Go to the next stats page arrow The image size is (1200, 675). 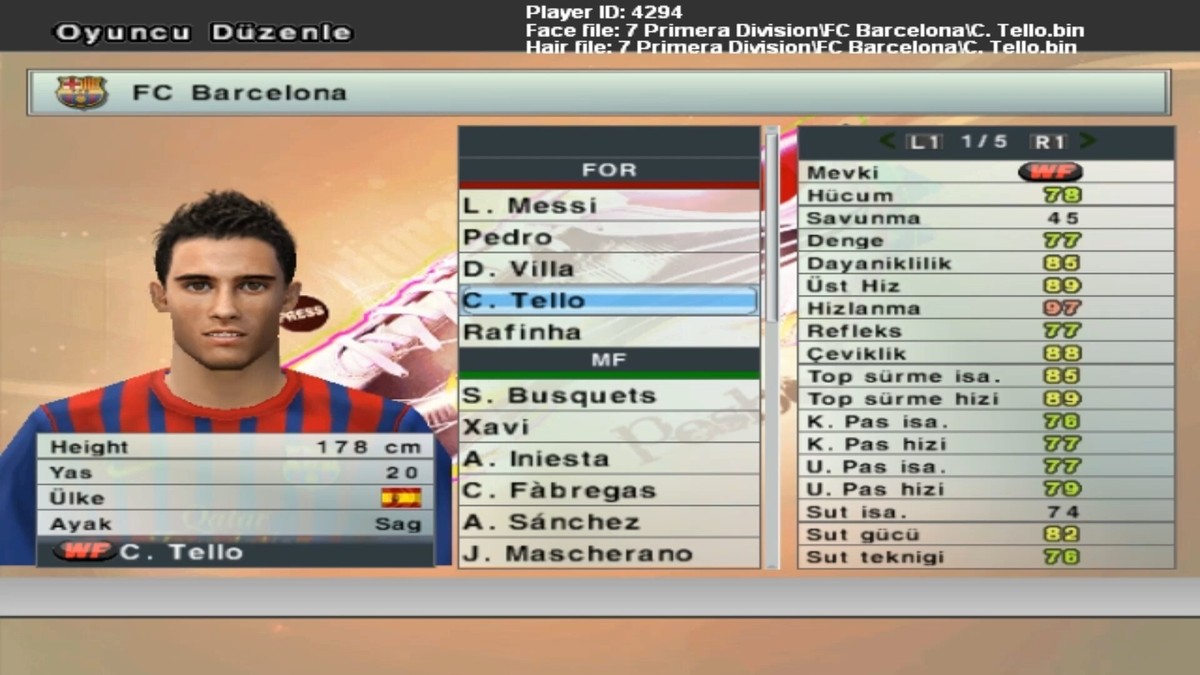1088,142
